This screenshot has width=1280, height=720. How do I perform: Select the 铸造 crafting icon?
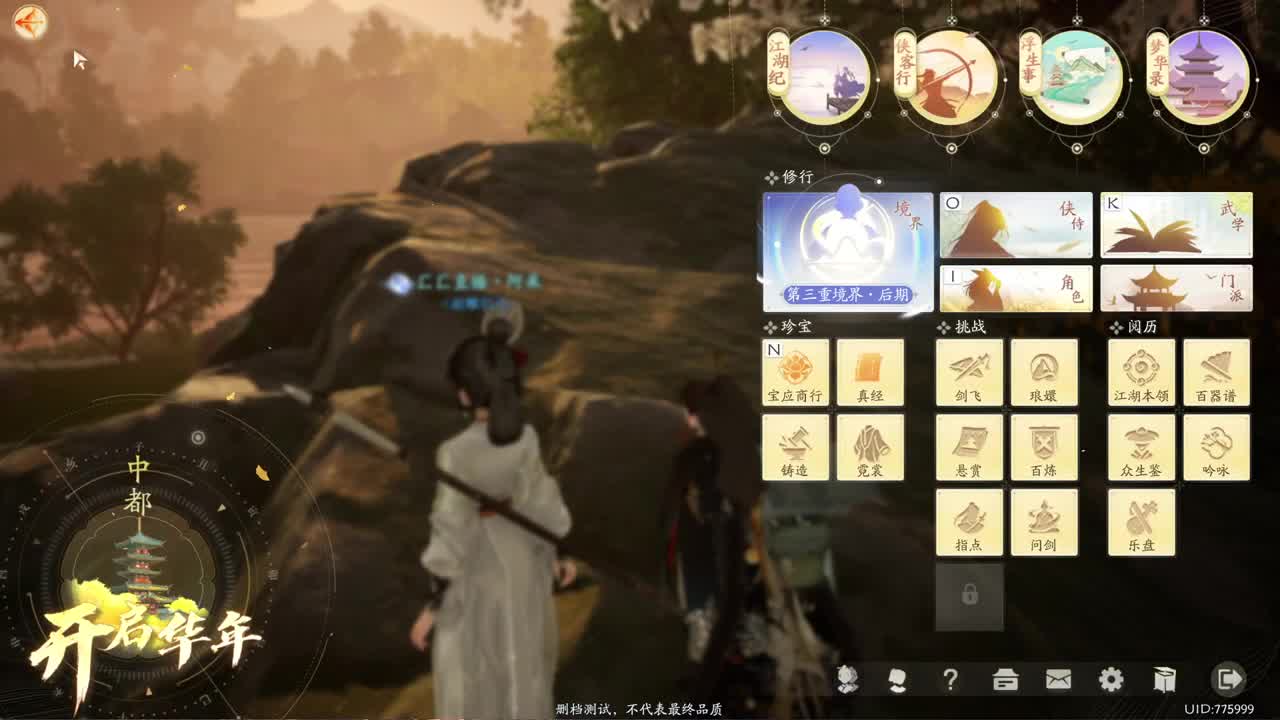[795, 447]
